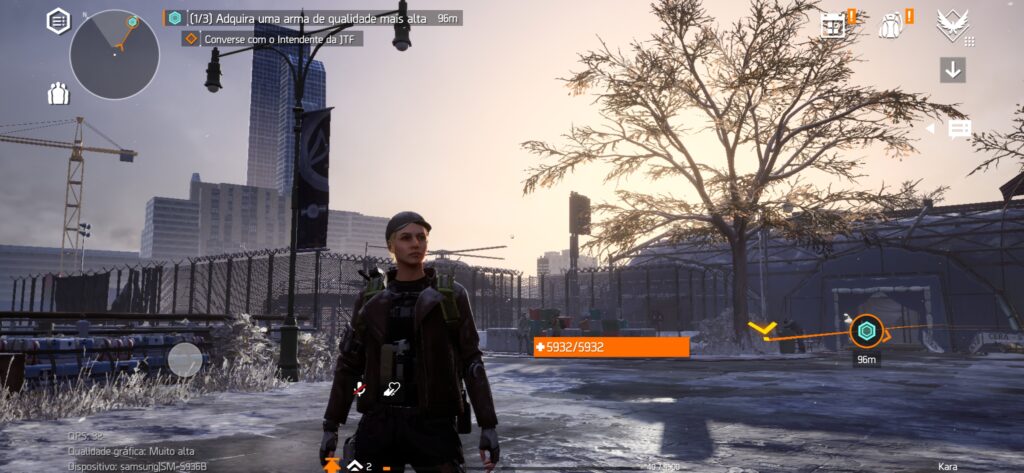Open the group members icon below the menu

click(x=58, y=94)
